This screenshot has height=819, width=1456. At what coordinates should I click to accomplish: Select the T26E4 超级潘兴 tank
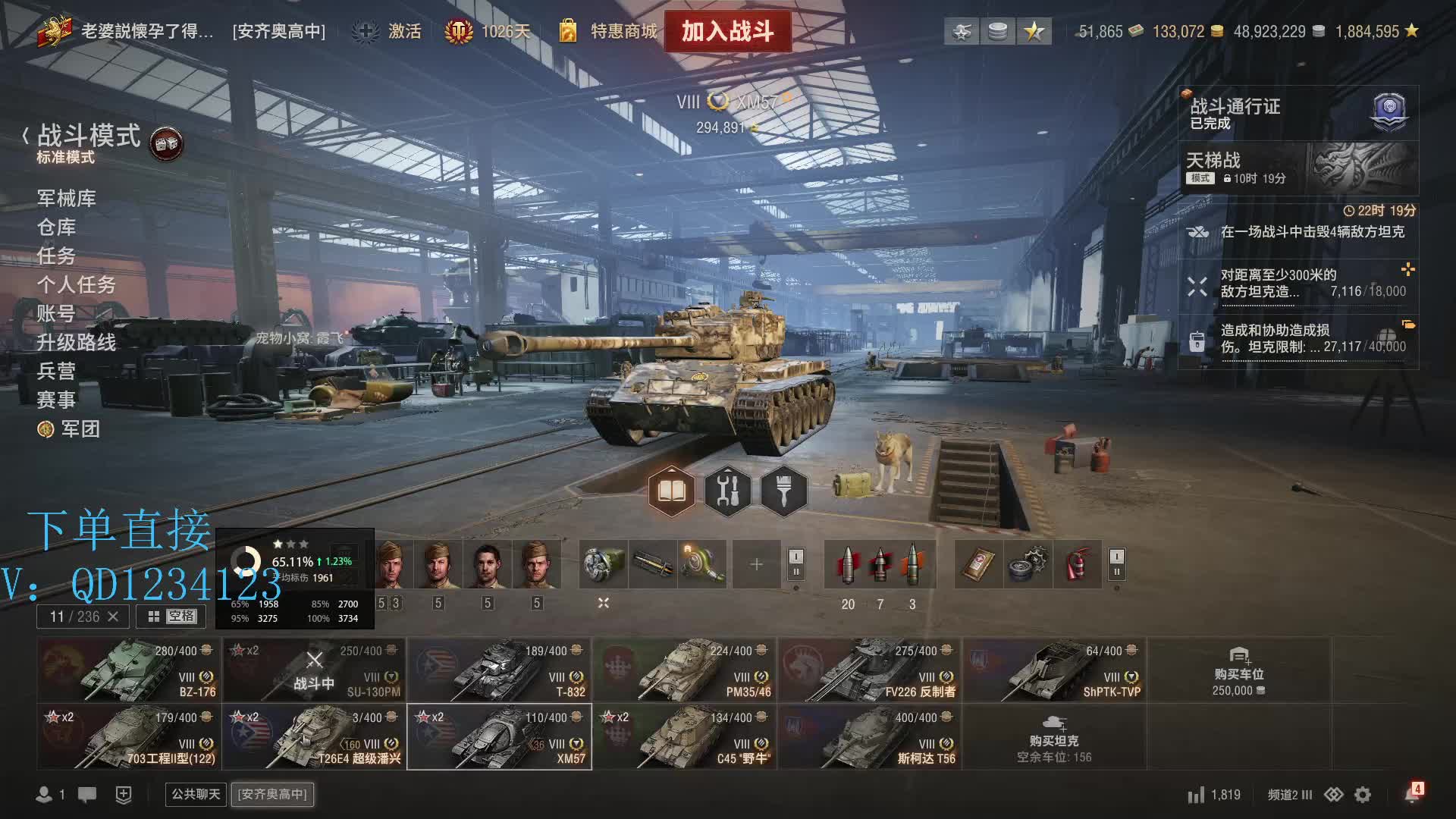[314, 737]
